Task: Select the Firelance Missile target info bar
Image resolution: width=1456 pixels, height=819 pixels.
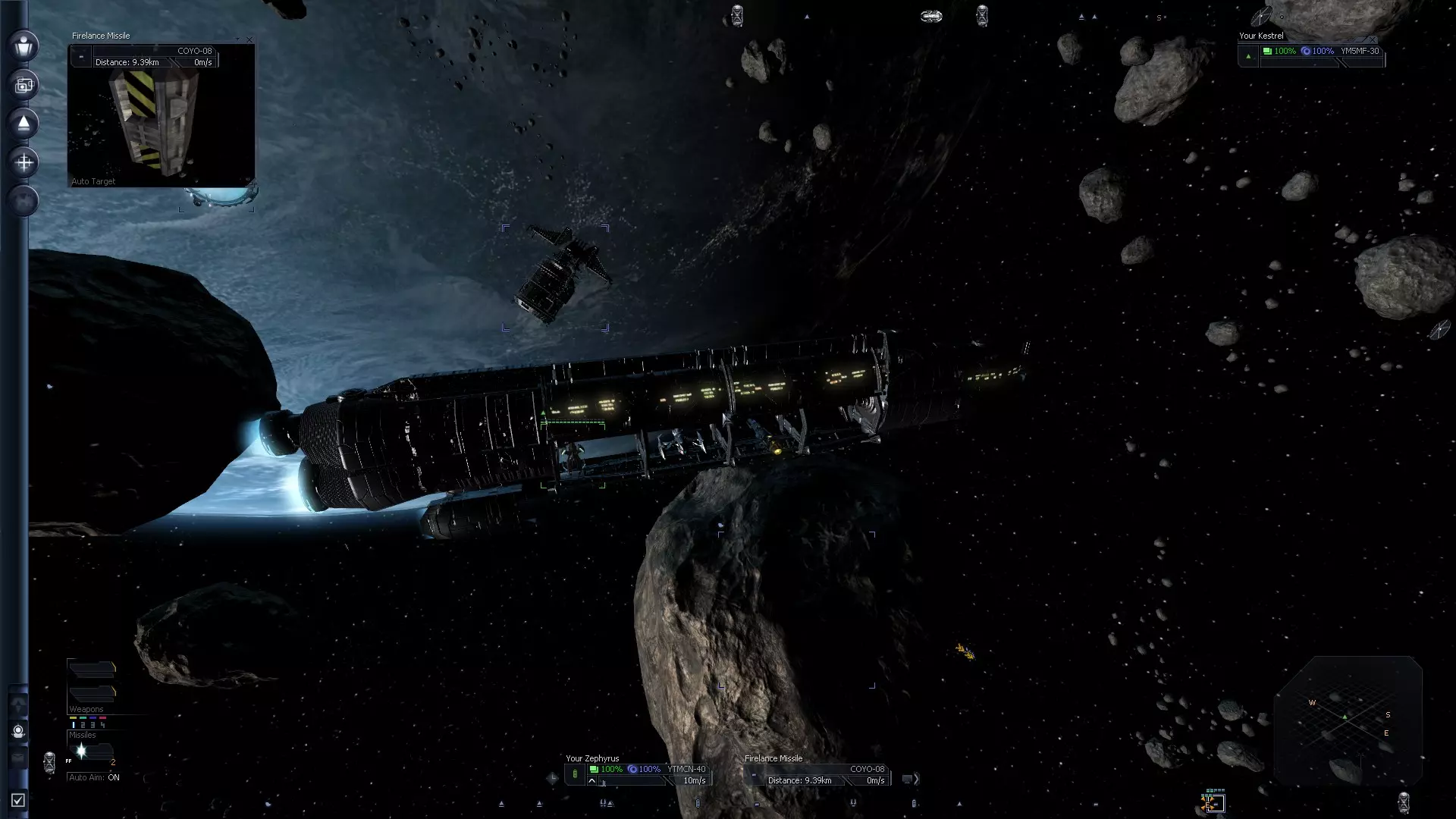Action: (x=825, y=774)
